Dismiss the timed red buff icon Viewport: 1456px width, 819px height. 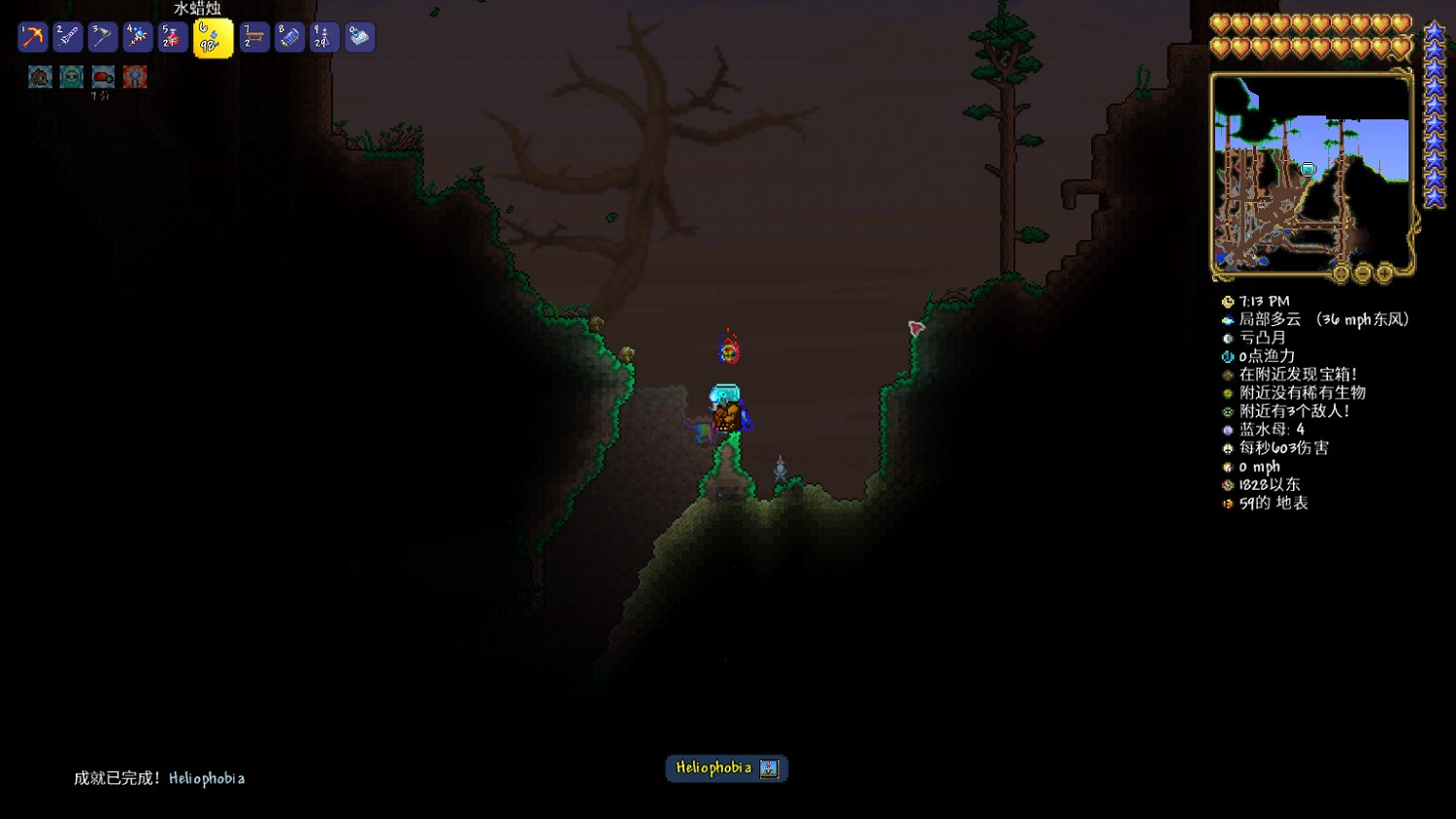(102, 77)
